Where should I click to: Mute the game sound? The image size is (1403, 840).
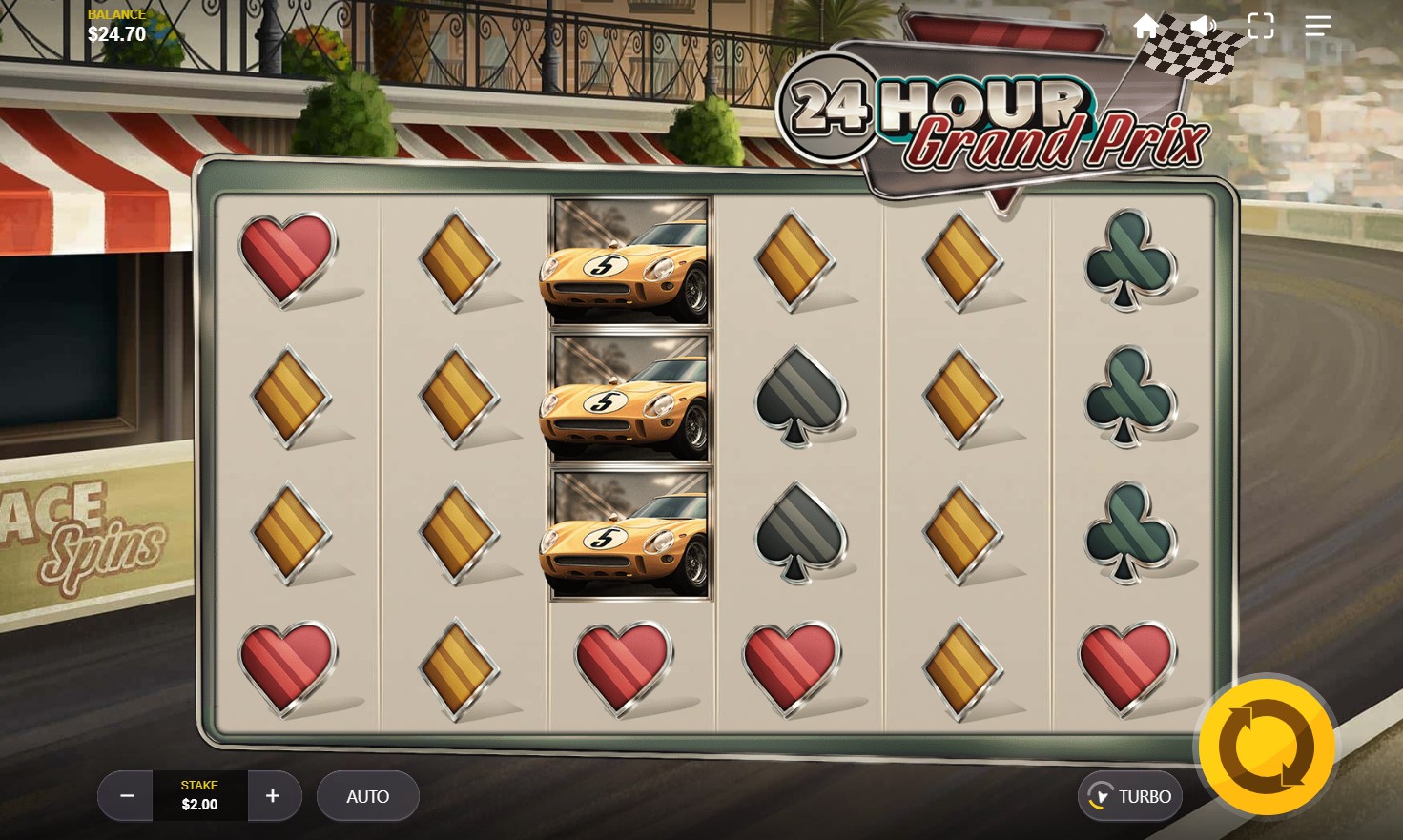[1204, 26]
